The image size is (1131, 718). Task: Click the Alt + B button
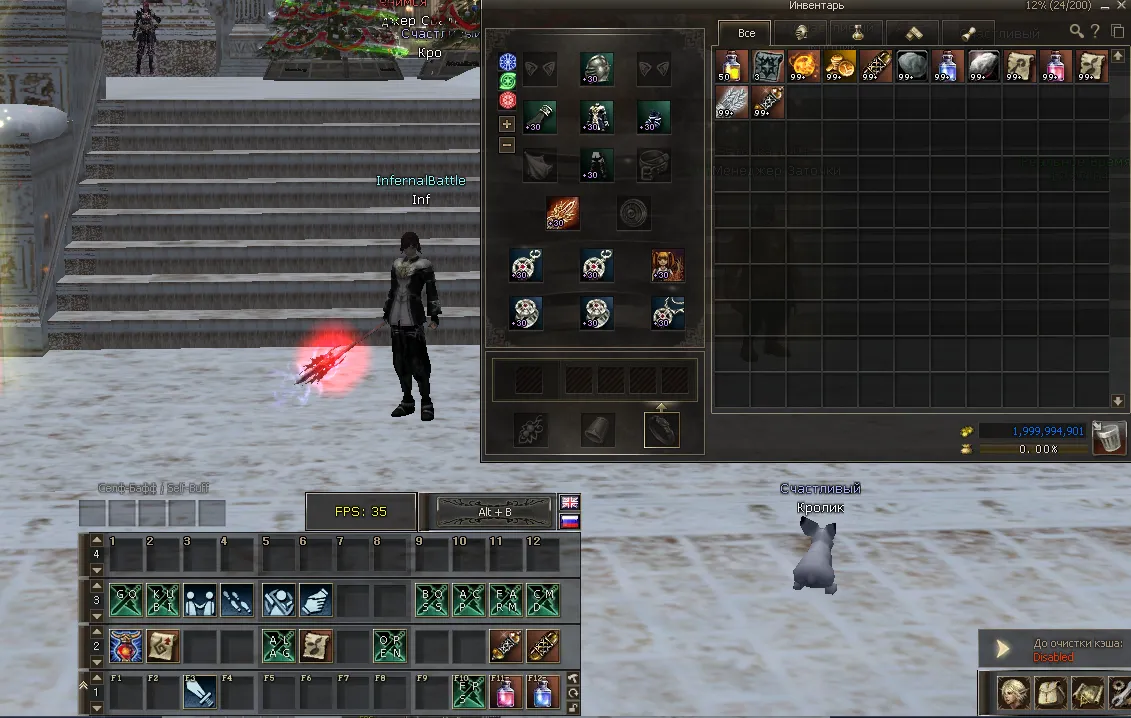[494, 512]
